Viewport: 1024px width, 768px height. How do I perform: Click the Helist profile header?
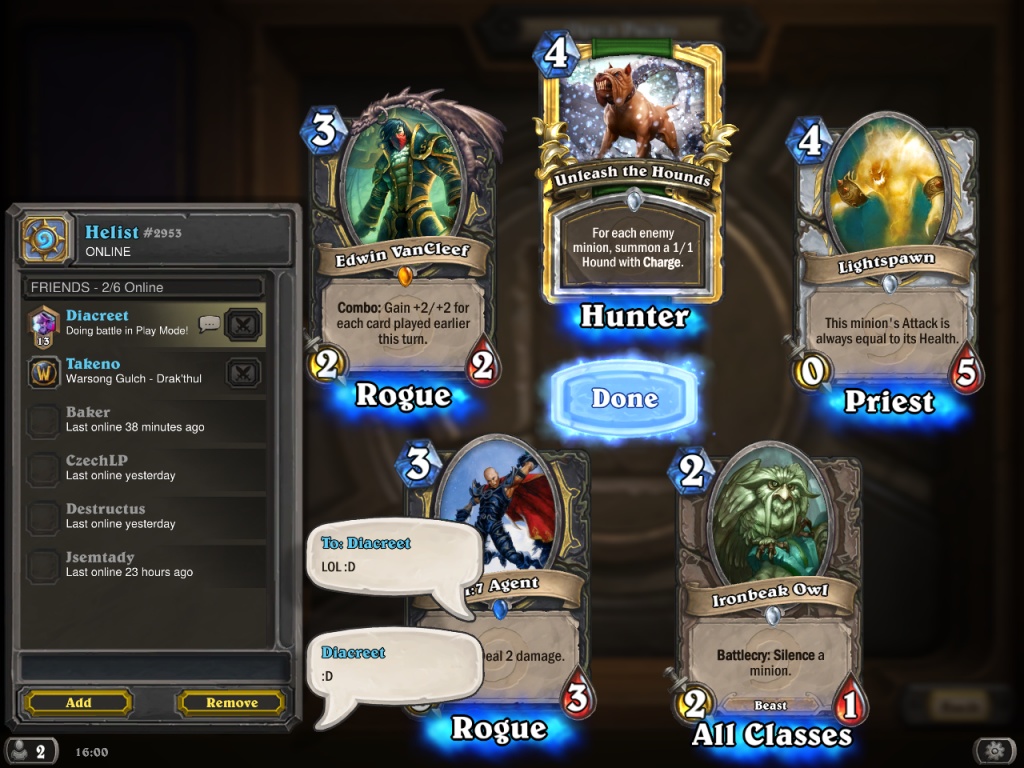tap(160, 240)
